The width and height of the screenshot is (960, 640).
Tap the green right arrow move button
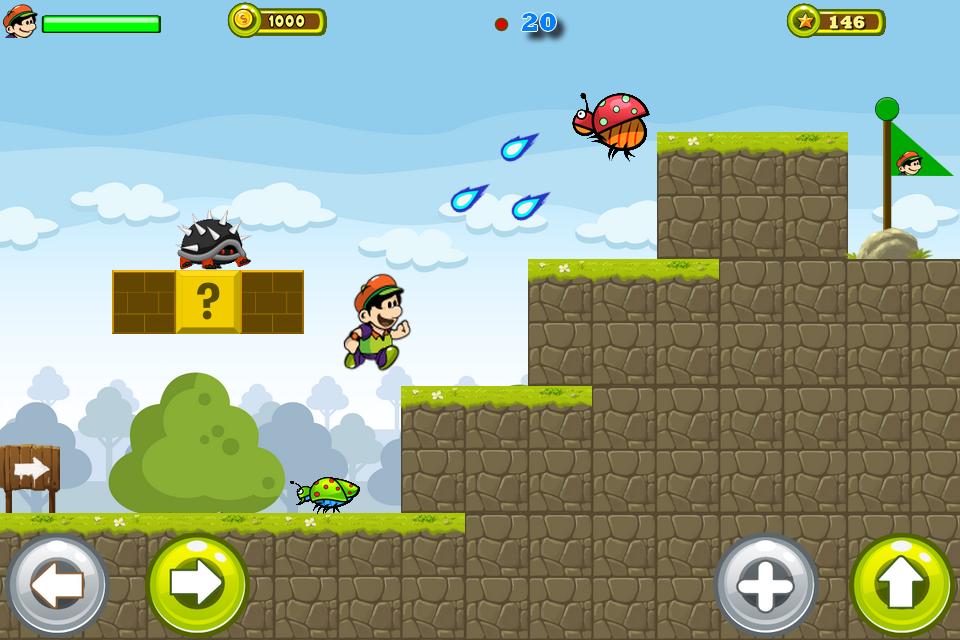pos(197,585)
